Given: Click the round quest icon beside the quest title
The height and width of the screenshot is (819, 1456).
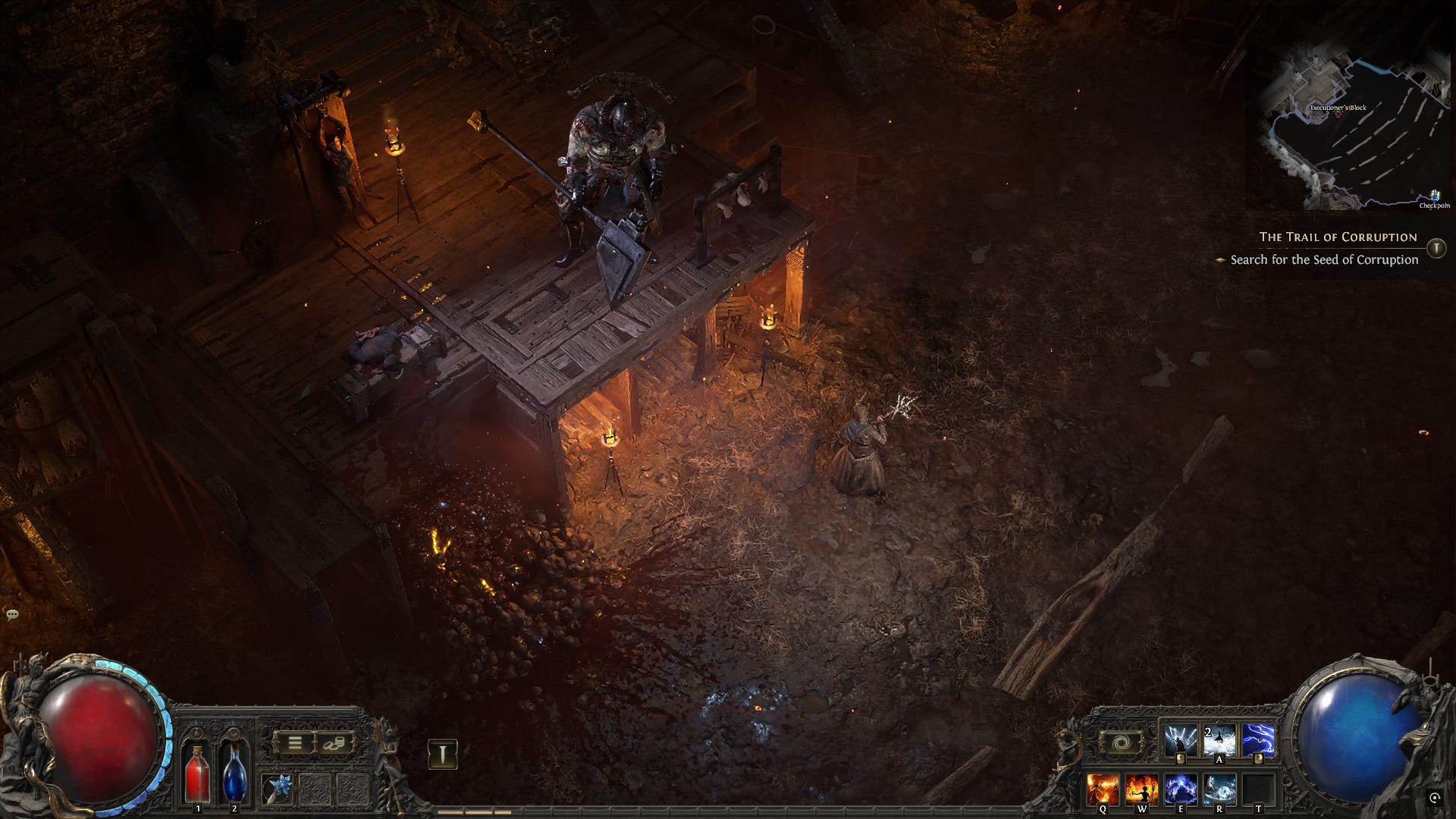Looking at the screenshot, I should pyautogui.click(x=1436, y=248).
